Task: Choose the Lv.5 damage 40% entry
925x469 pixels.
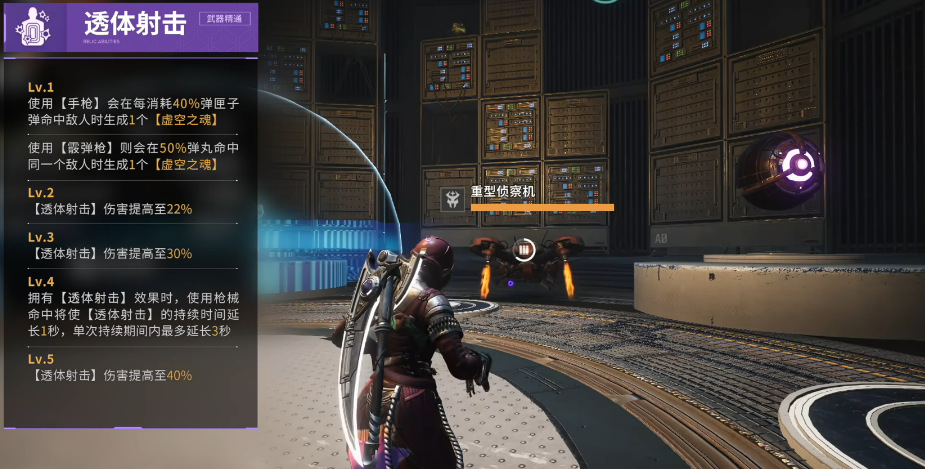Action: point(133,368)
